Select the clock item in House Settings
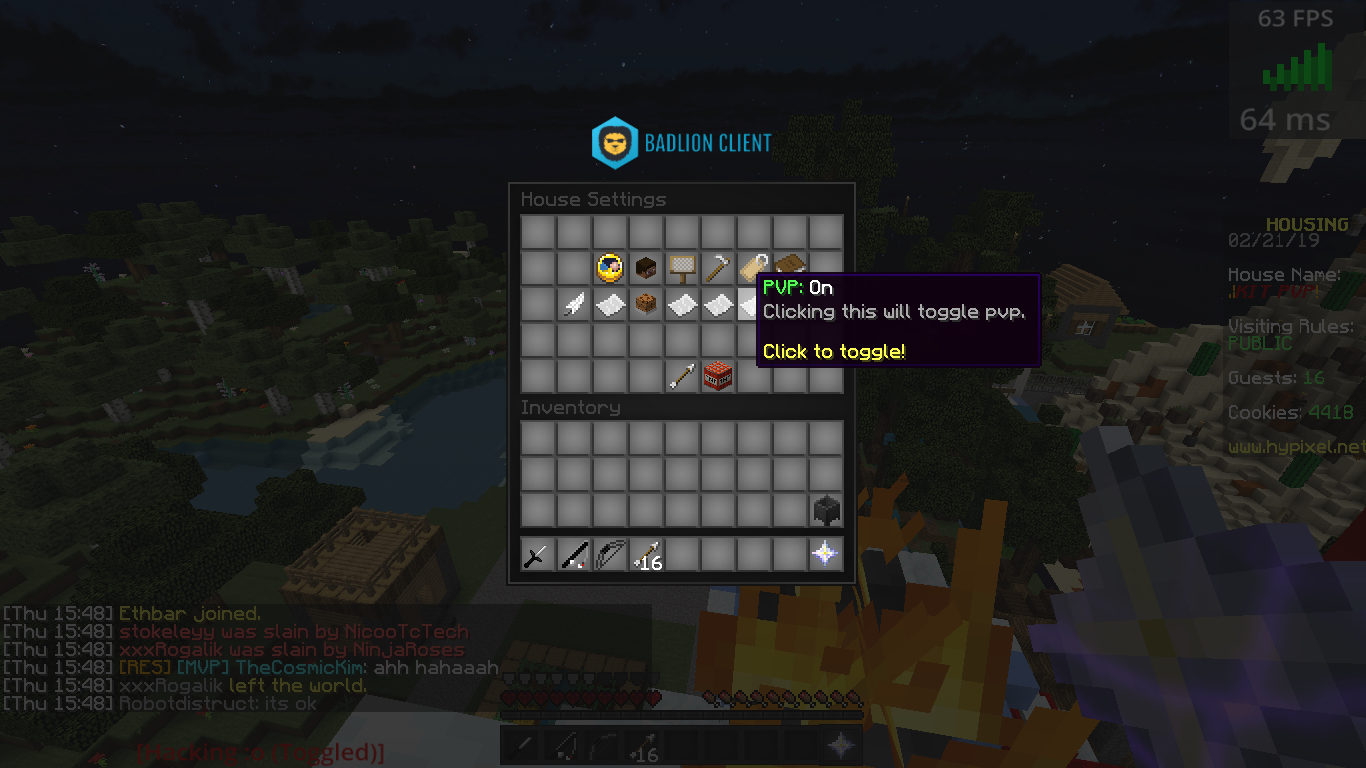 [x=610, y=267]
